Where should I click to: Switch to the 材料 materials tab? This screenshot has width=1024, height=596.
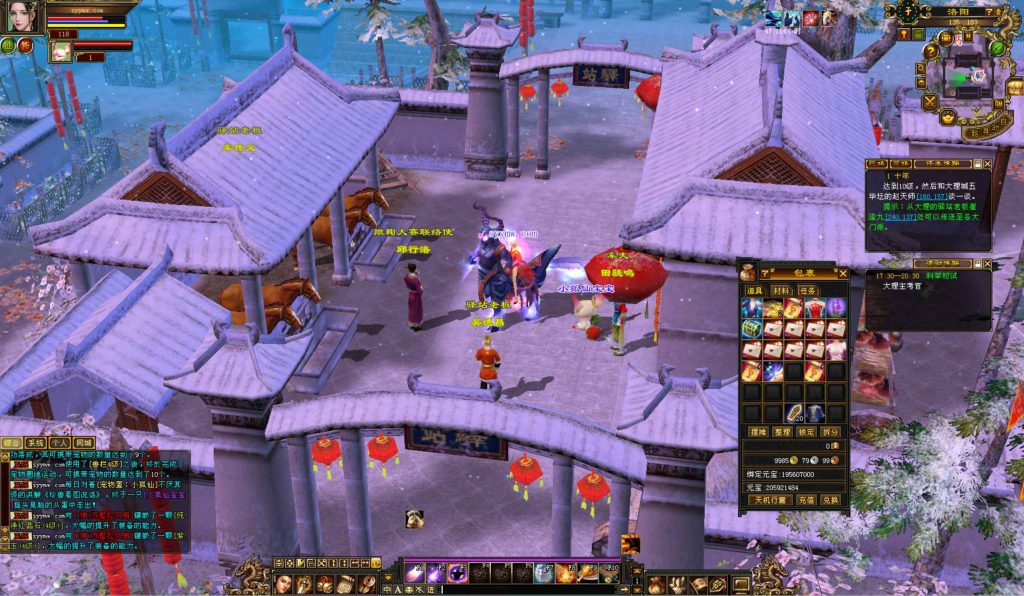pos(780,290)
